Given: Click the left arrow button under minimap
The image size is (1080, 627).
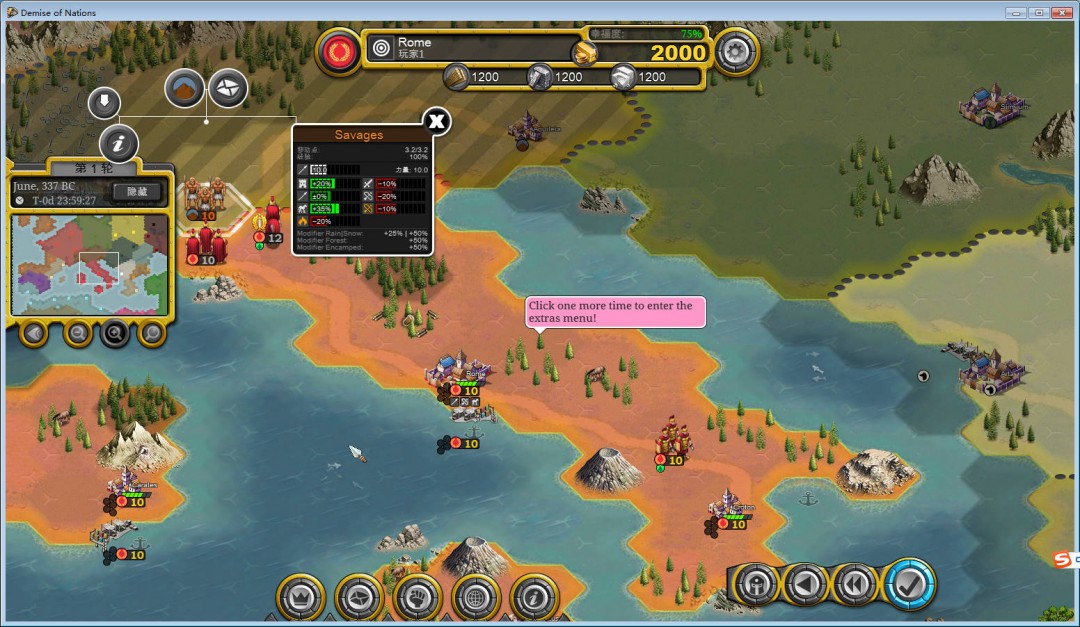Looking at the screenshot, I should pyautogui.click(x=33, y=333).
